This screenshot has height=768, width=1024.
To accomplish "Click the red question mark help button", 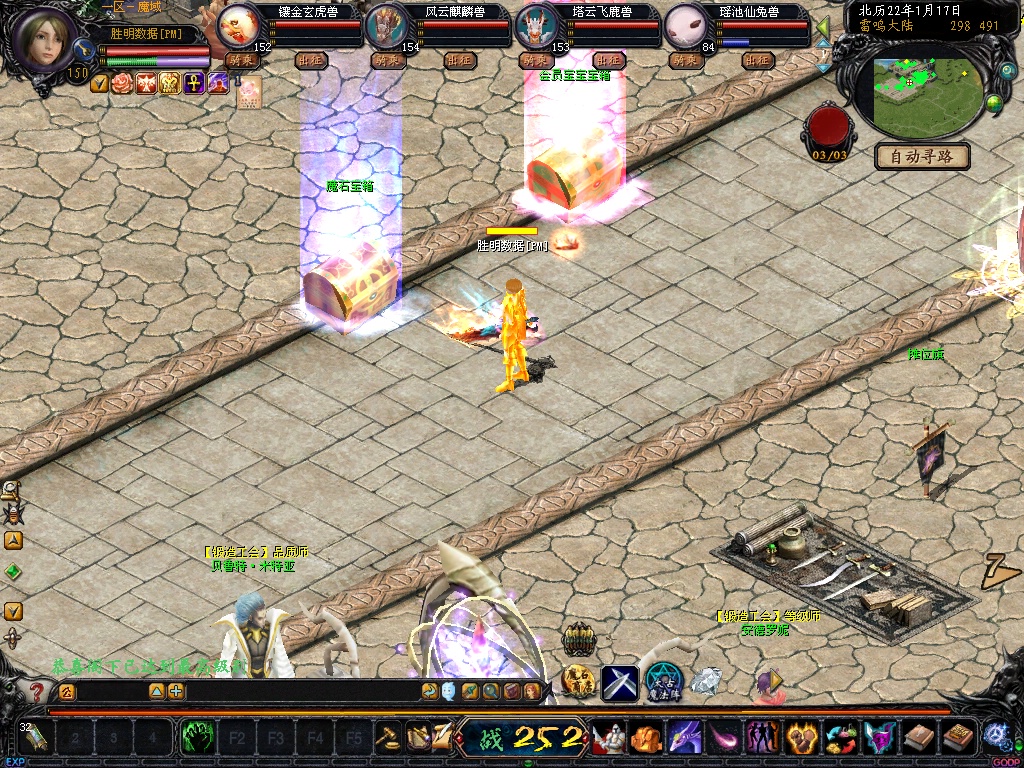I will 37,691.
